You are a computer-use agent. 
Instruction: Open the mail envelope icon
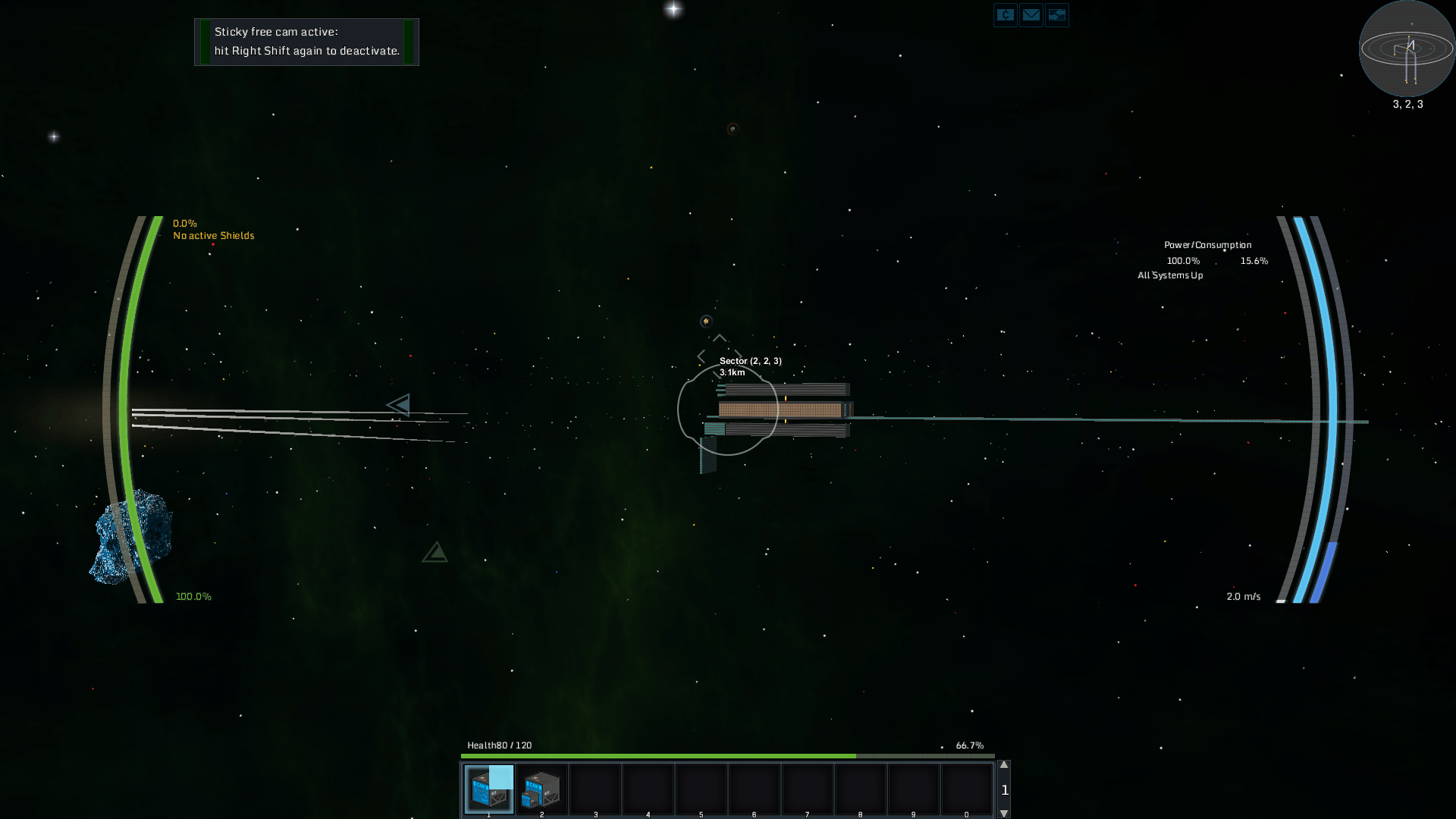point(1031,15)
